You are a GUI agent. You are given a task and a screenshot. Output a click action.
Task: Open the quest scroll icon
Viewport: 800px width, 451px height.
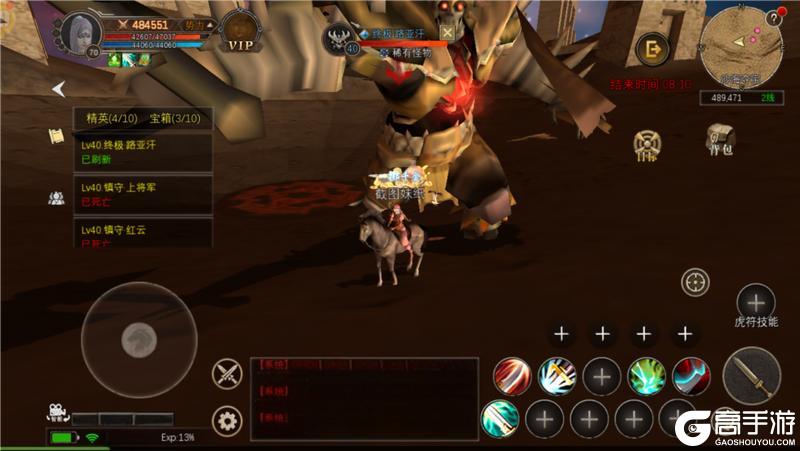click(57, 137)
